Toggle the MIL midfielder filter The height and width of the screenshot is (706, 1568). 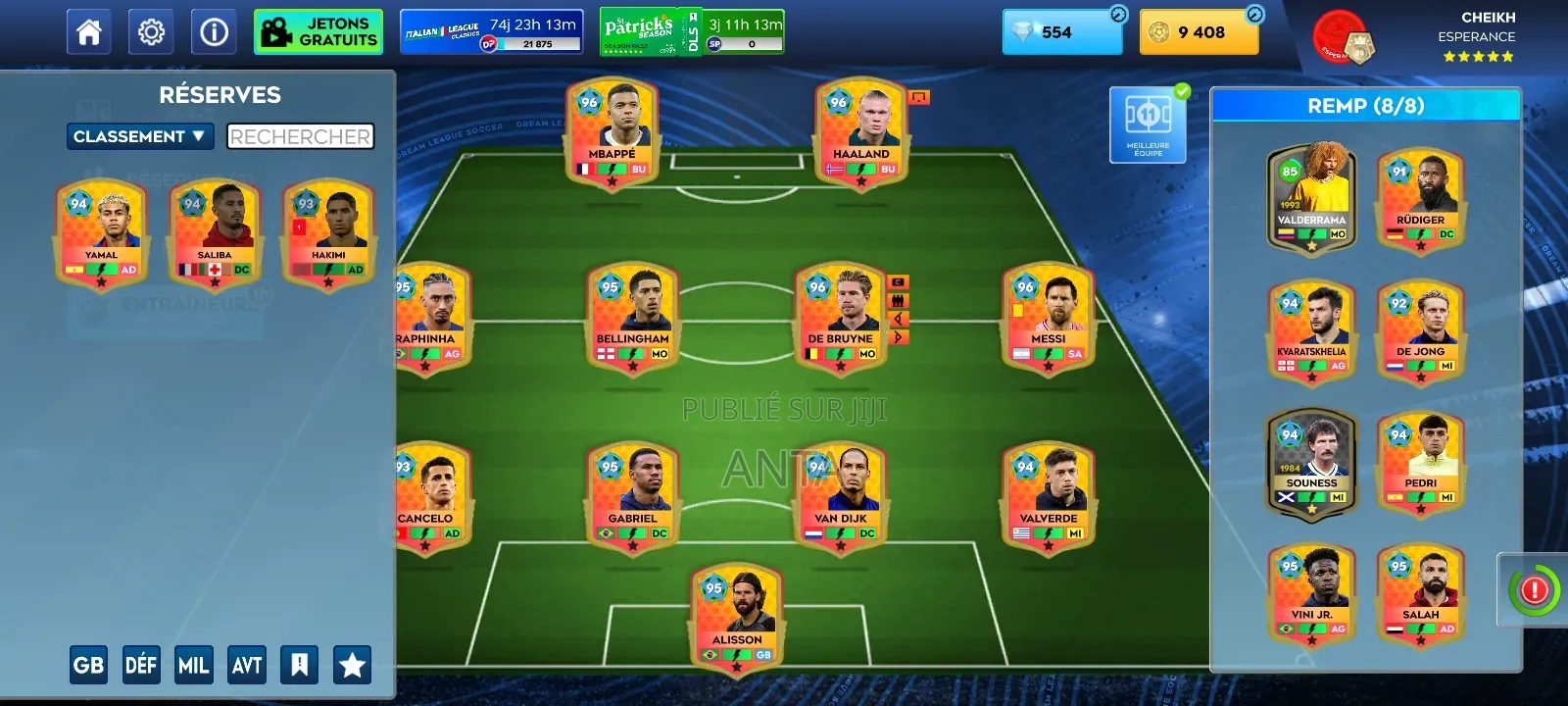(x=193, y=664)
